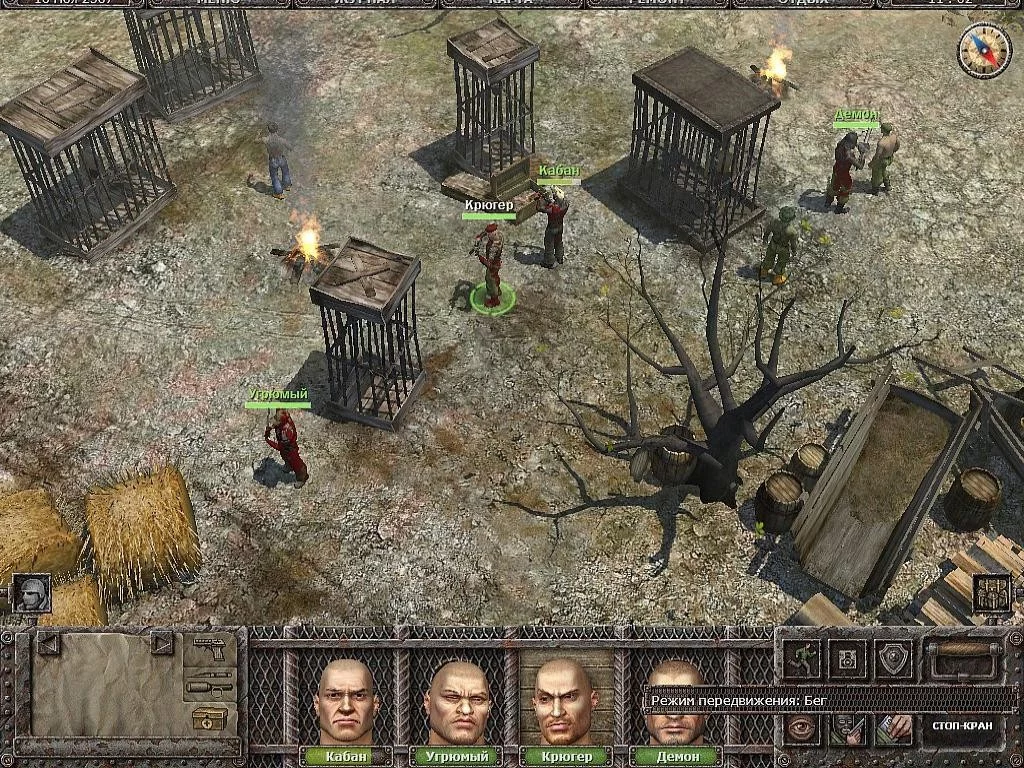Viewport: 1024px width, 768px height.
Task: Select the pistol weapon slot
Action: pos(210,646)
